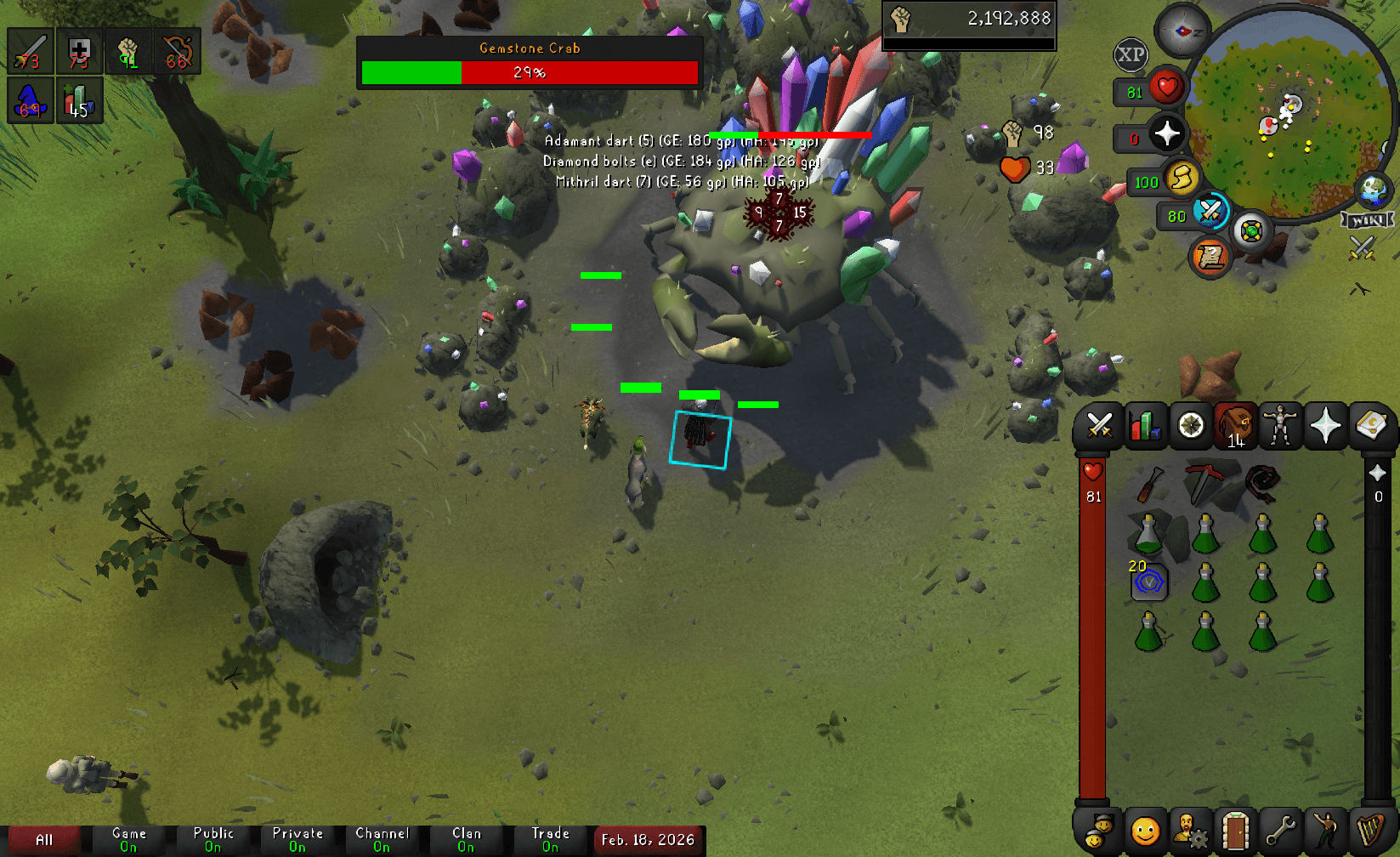Open the Skills tab

point(1145,425)
